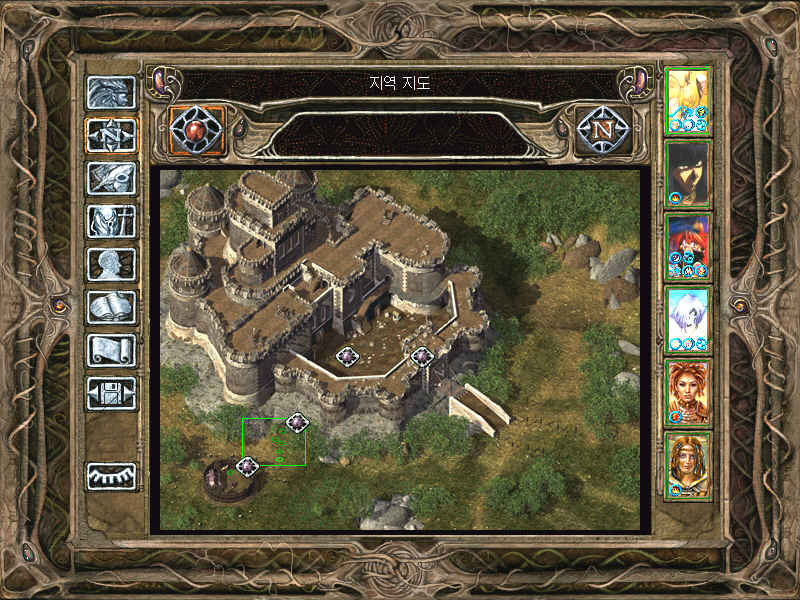The image size is (800, 600).
Task: Pick the white-haired character portrait
Action: click(x=688, y=319)
